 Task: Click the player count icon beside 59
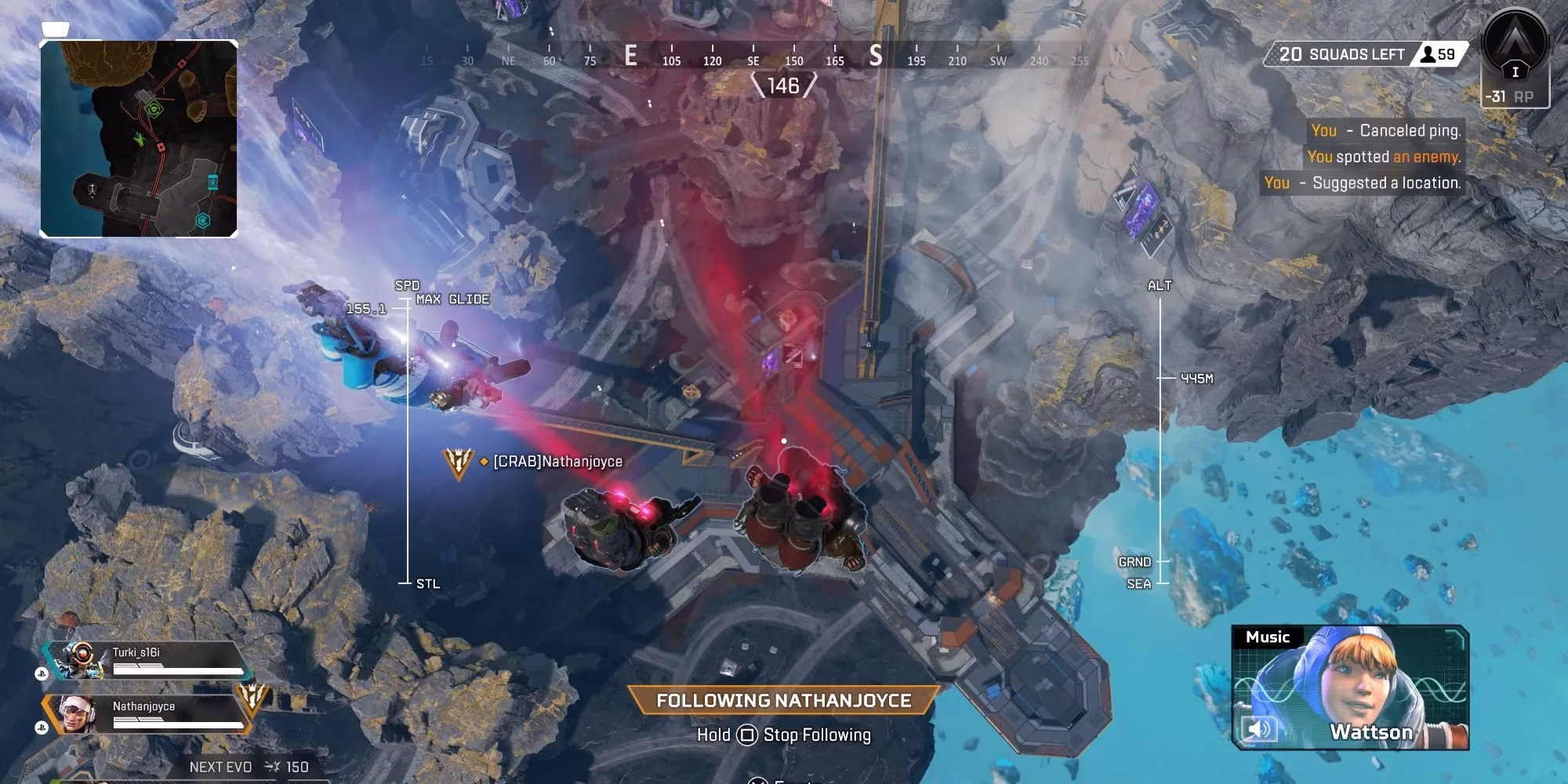click(1429, 55)
